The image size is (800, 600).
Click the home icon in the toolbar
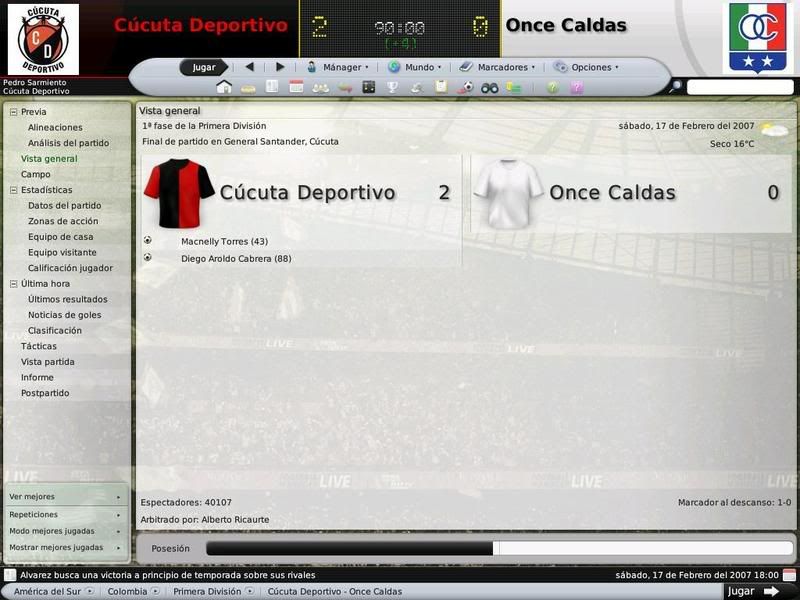tap(224, 88)
